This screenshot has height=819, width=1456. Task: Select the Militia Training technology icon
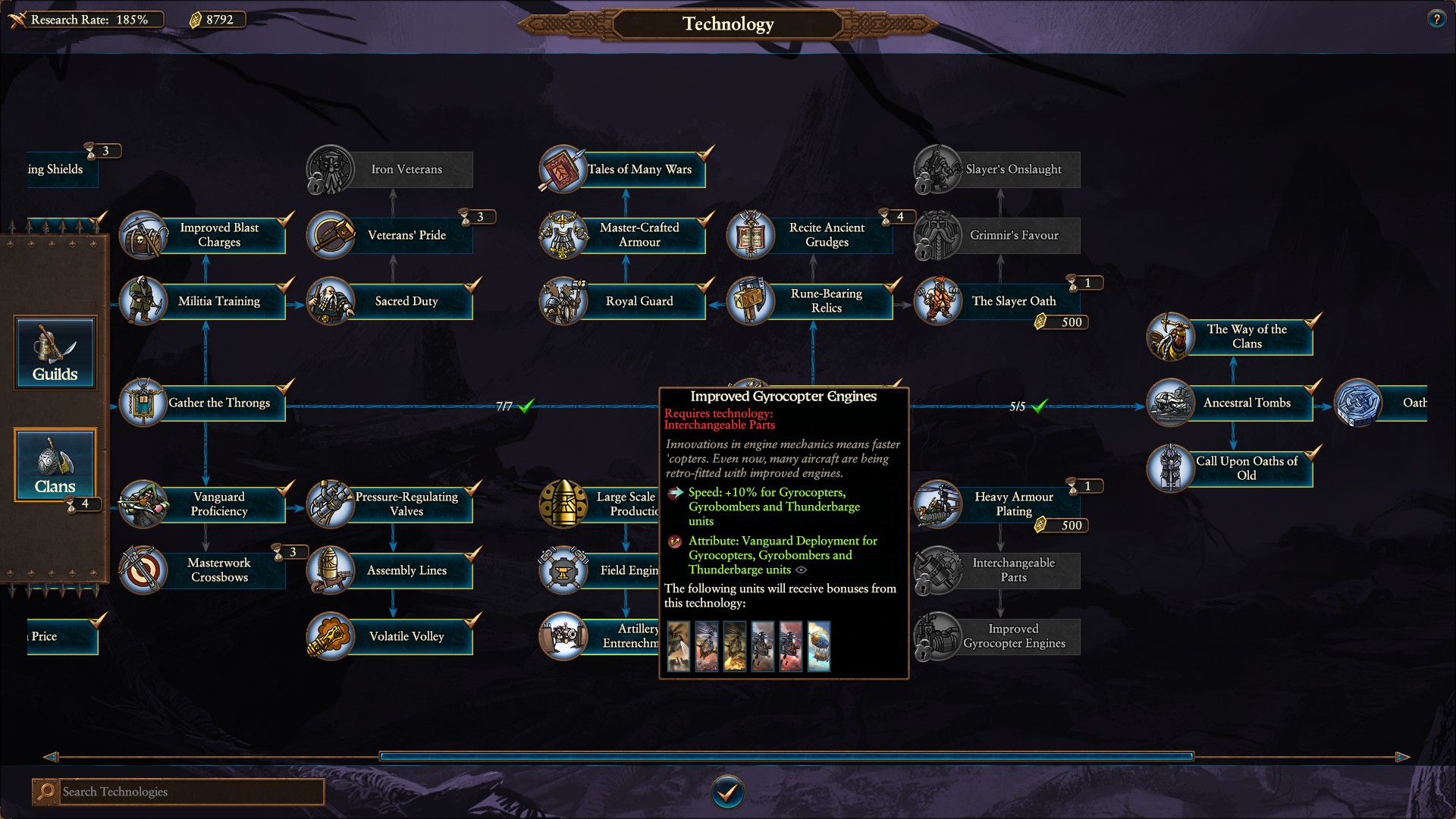pos(143,301)
